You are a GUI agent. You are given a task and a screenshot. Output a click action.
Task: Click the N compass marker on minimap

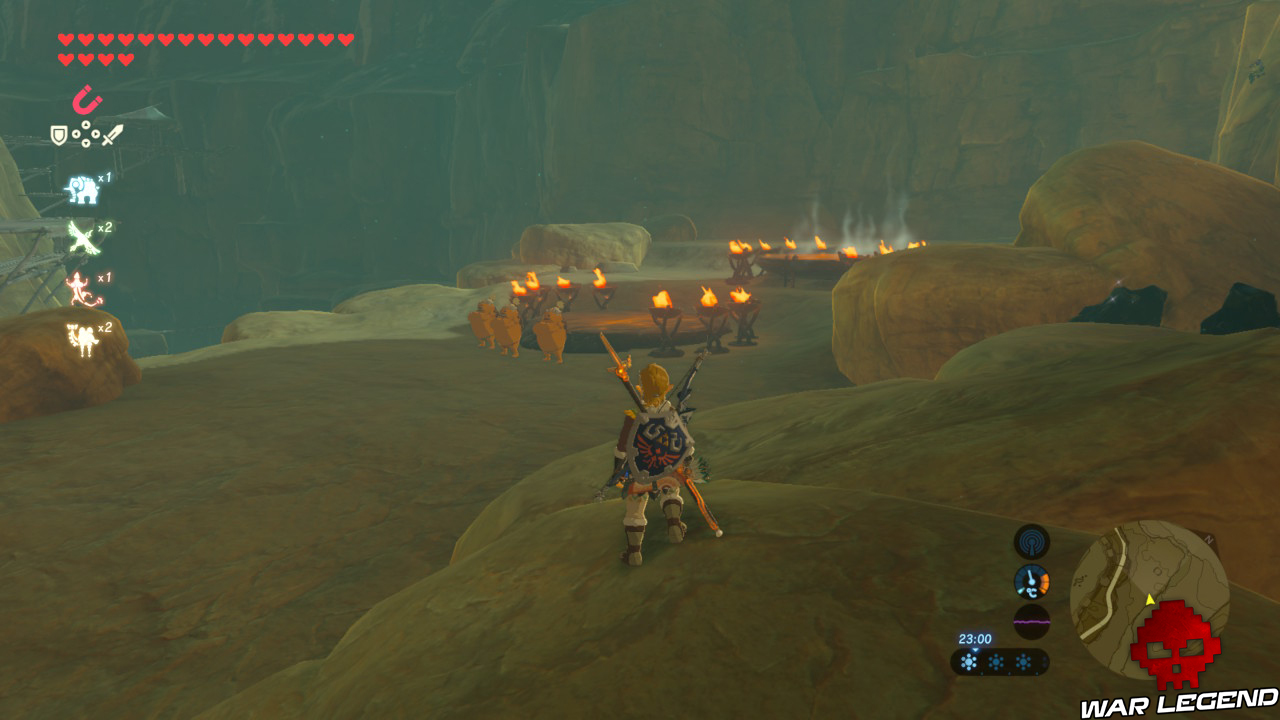[x=1208, y=539]
